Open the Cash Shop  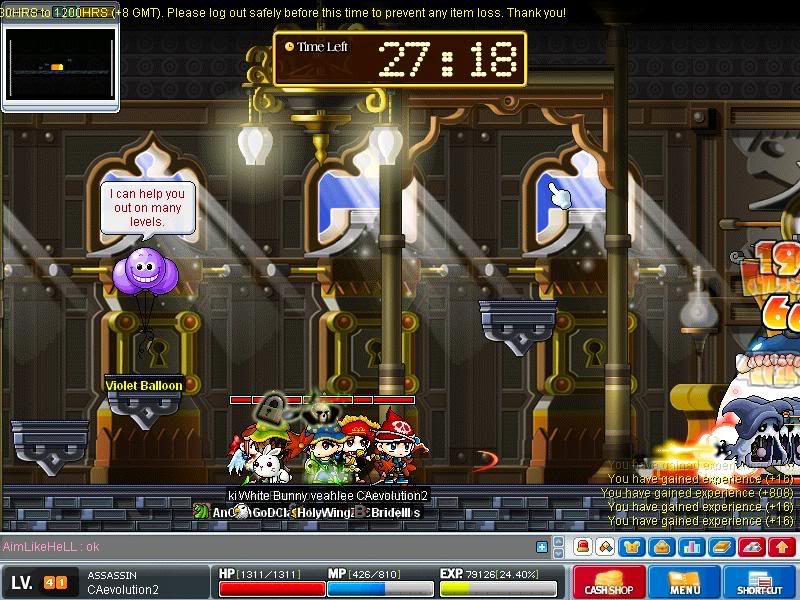pyautogui.click(x=609, y=582)
